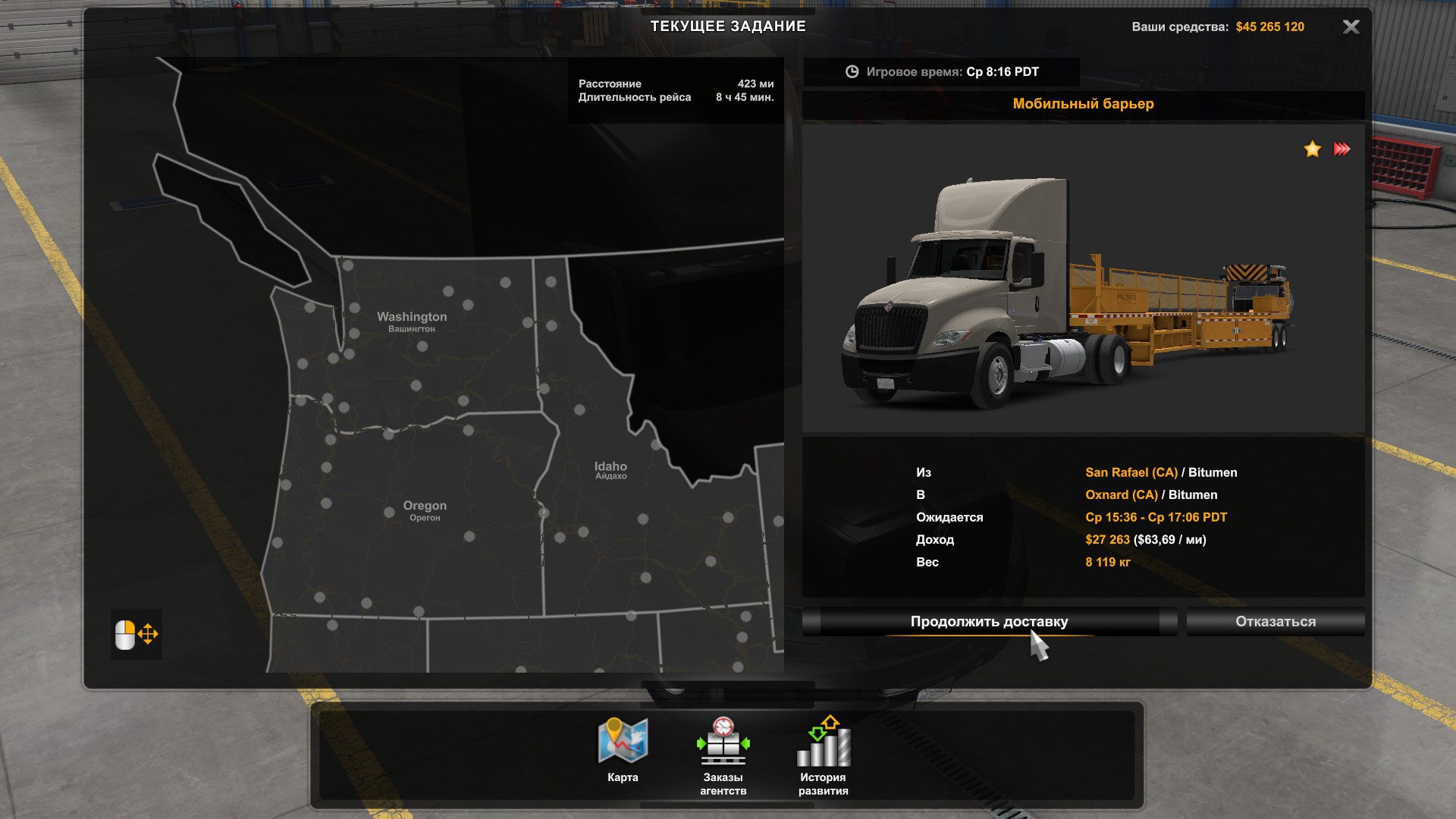
Task: Decline the job with Отказаться
Action: (1276, 622)
